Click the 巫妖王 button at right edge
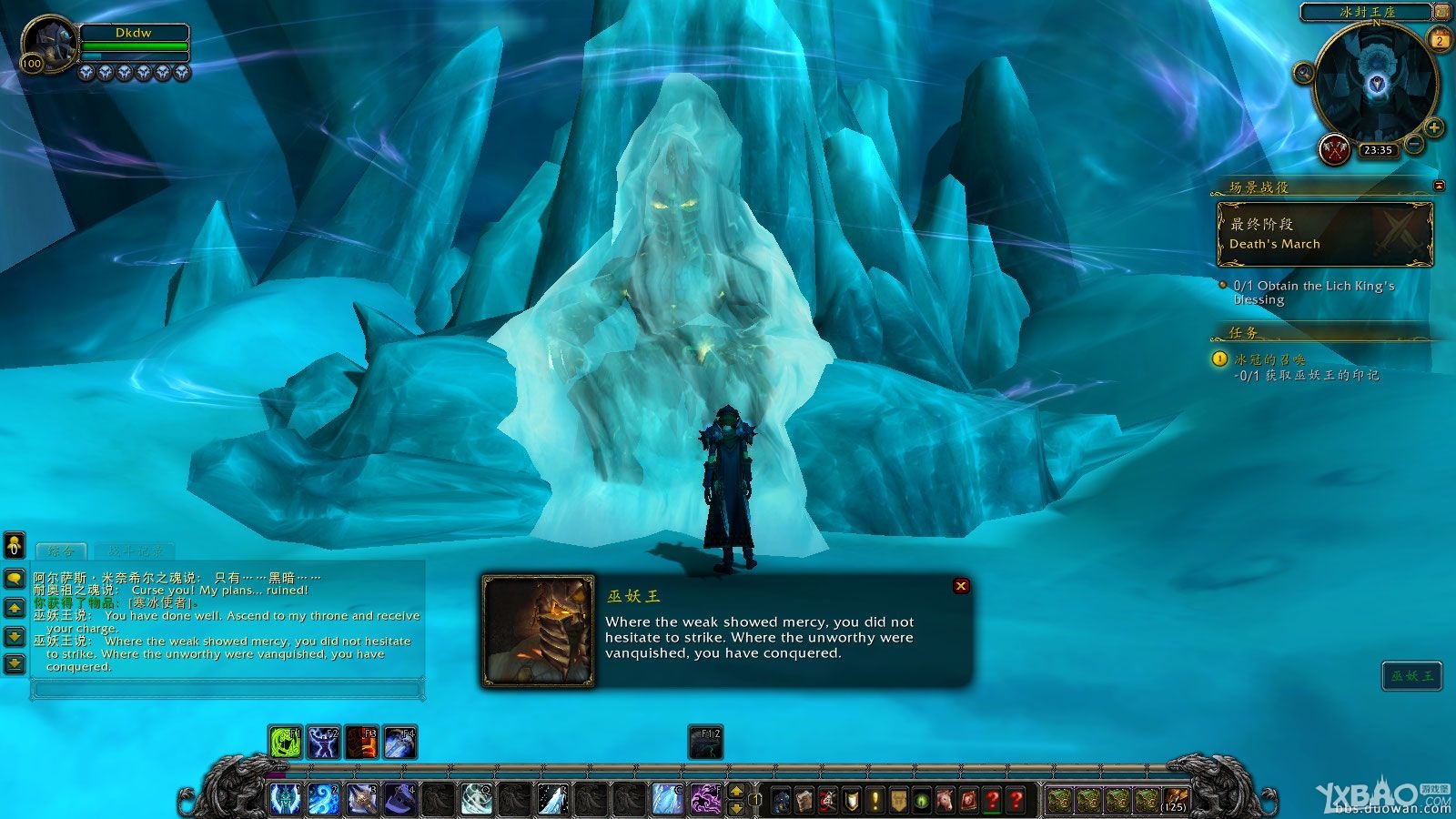 tap(1411, 675)
